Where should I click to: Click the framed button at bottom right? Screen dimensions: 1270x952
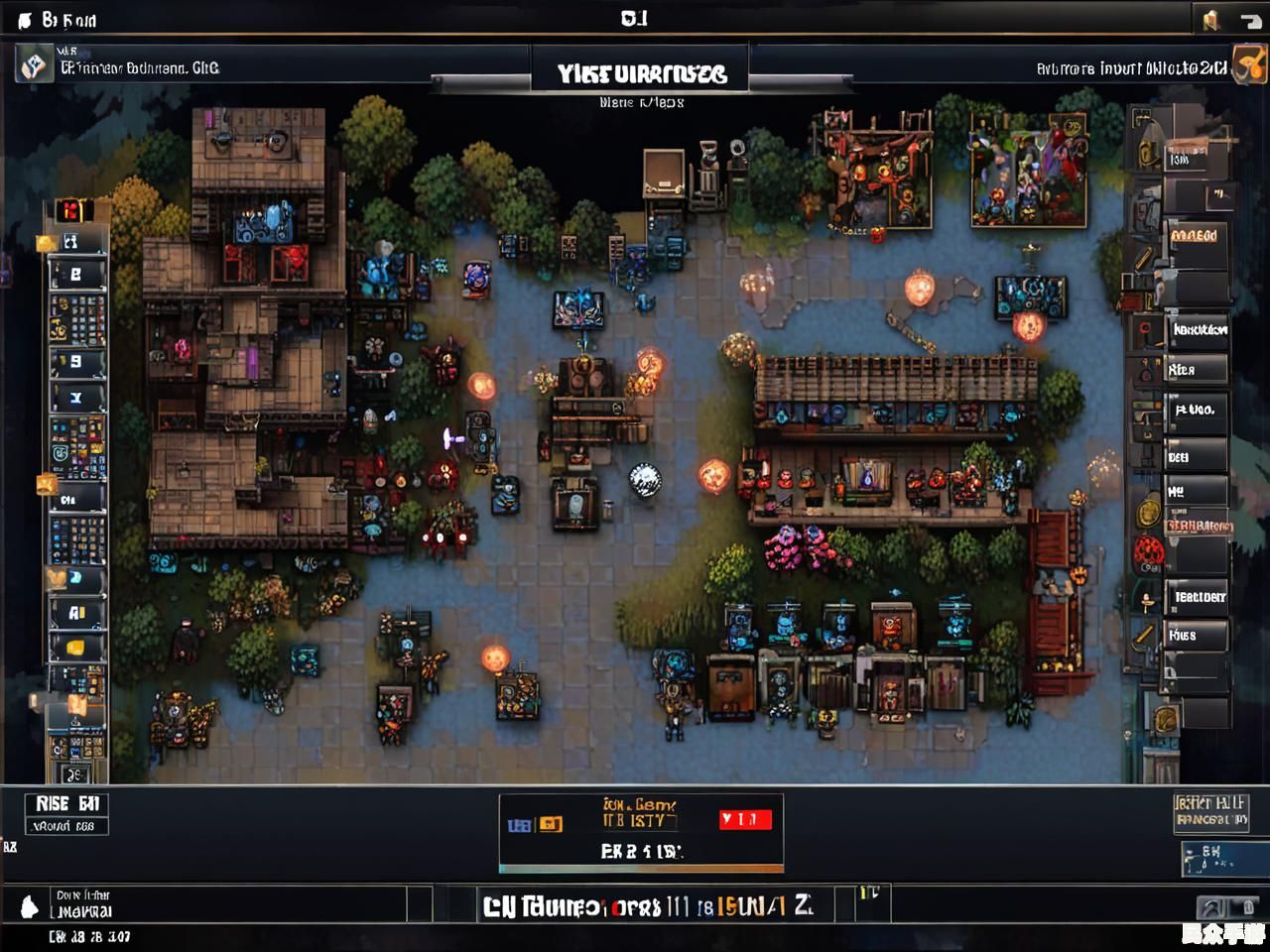click(1210, 811)
